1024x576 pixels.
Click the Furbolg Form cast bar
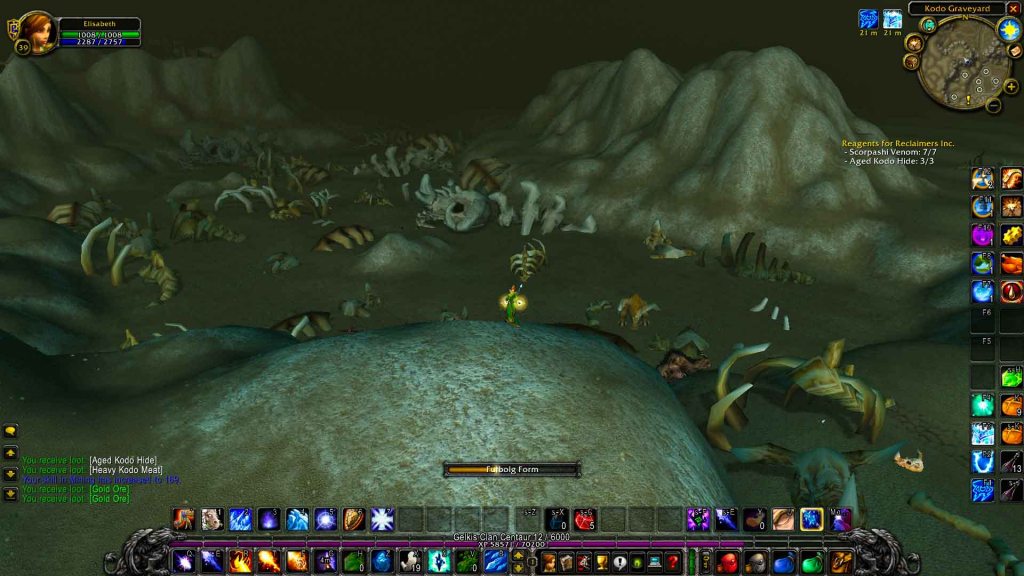point(512,469)
